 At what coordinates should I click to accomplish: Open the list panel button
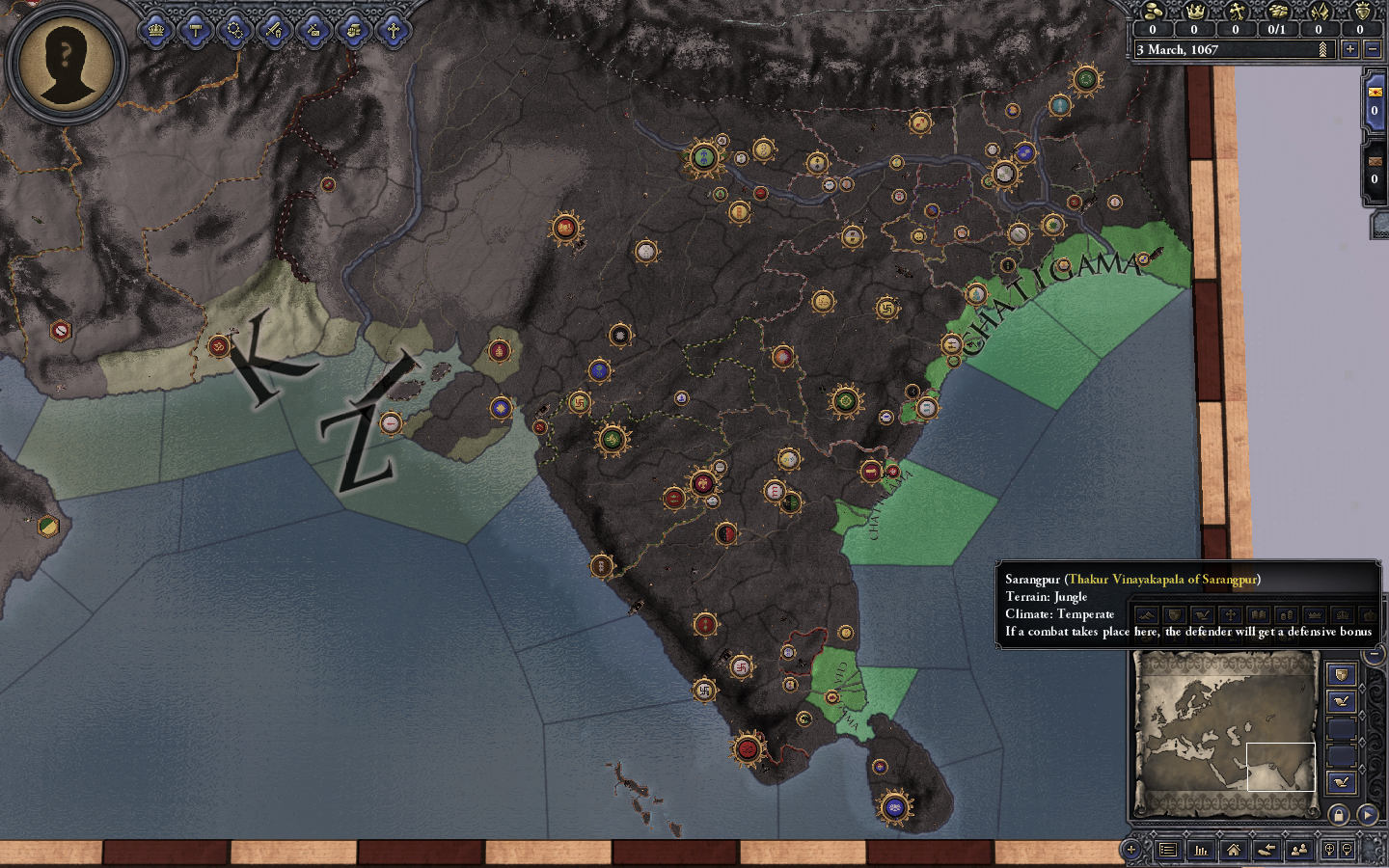[x=1168, y=850]
